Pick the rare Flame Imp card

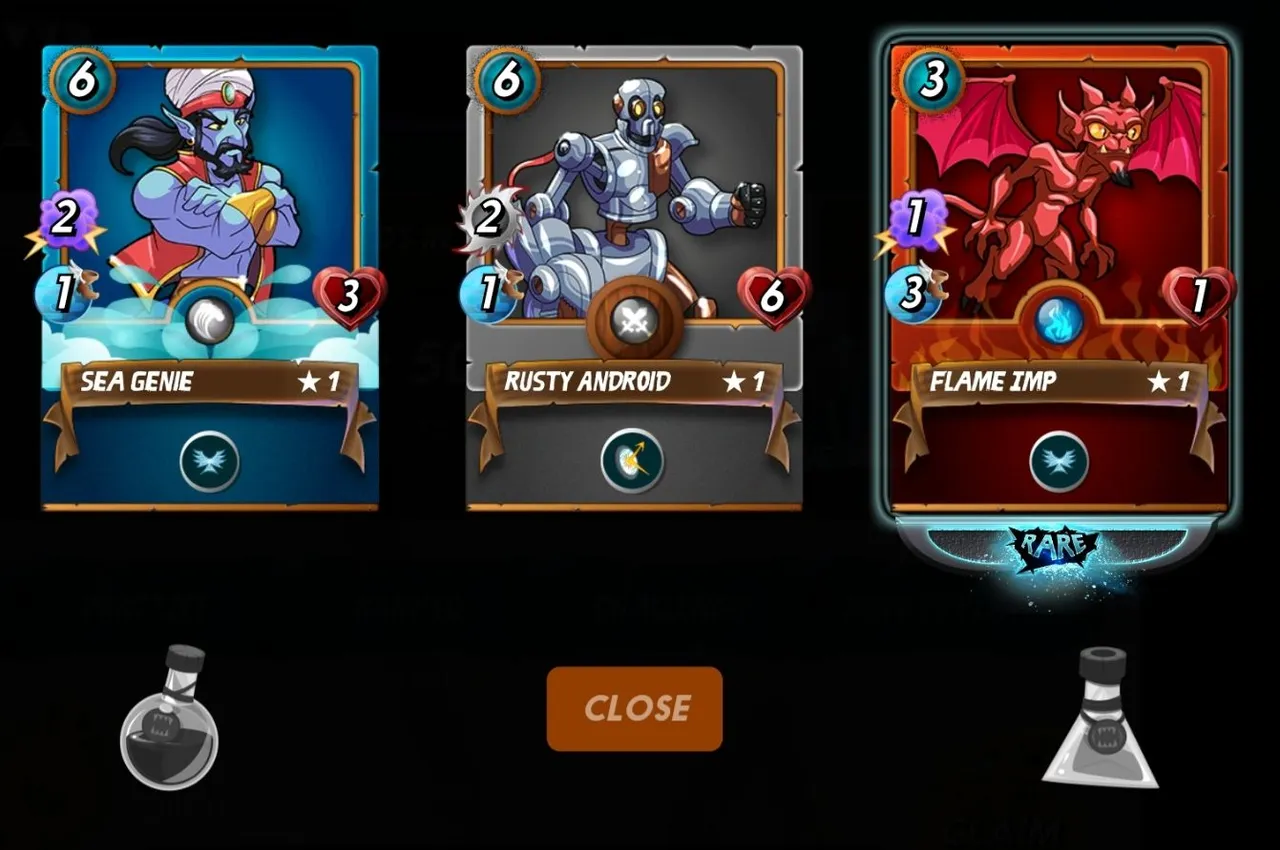coord(1059,250)
